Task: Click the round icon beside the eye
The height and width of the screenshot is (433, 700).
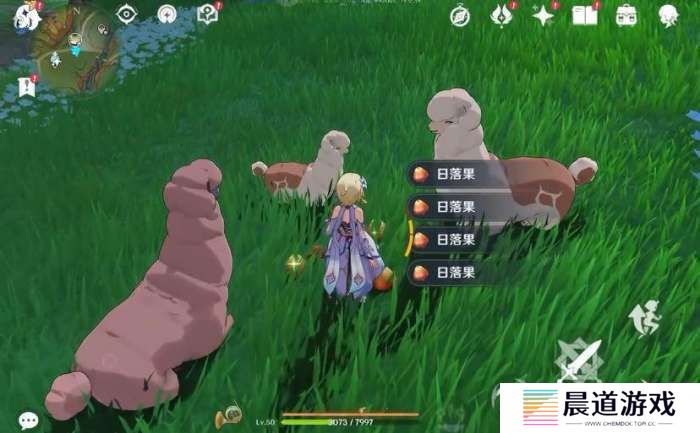Action: (x=167, y=14)
